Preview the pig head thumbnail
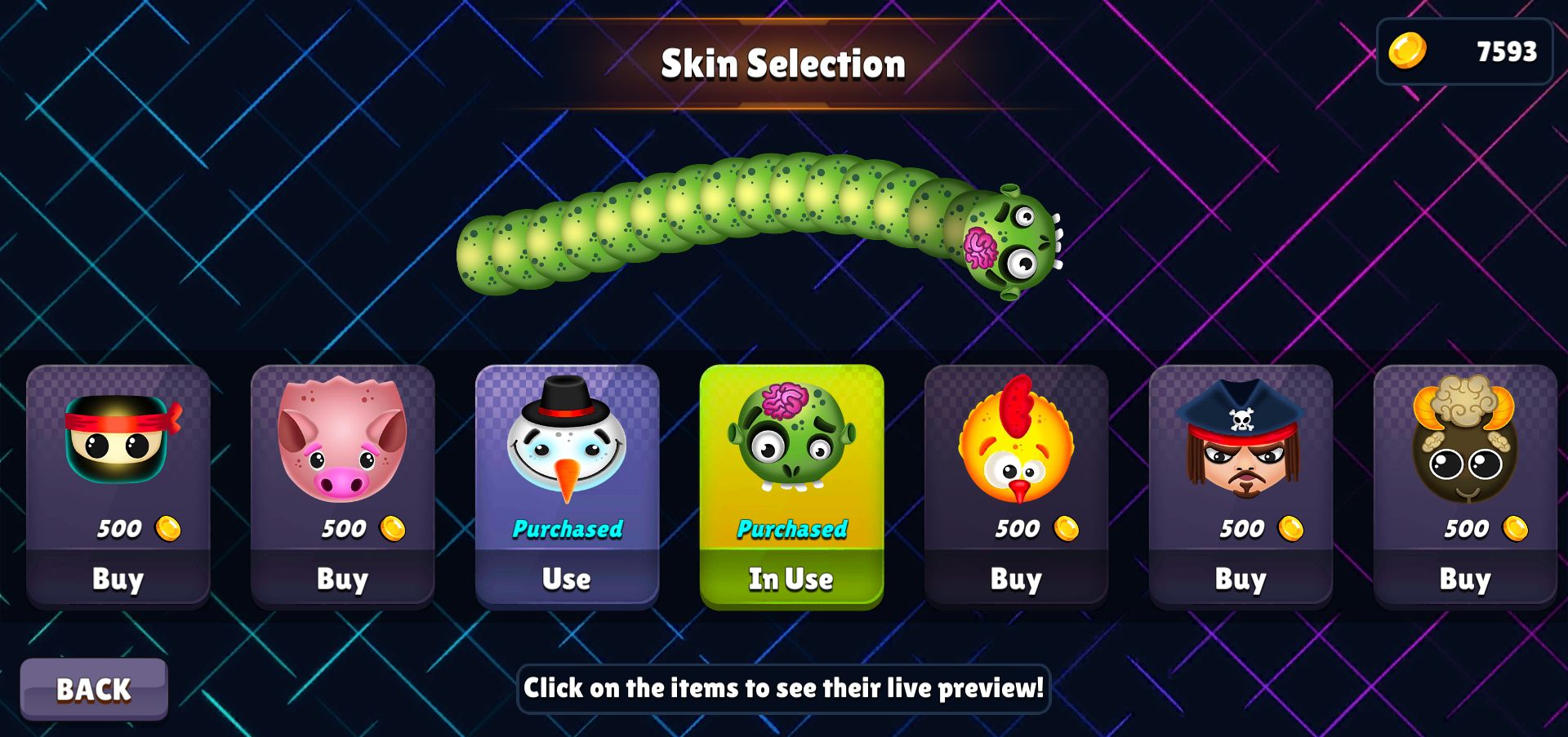Viewport: 1568px width, 737px height. [x=342, y=441]
